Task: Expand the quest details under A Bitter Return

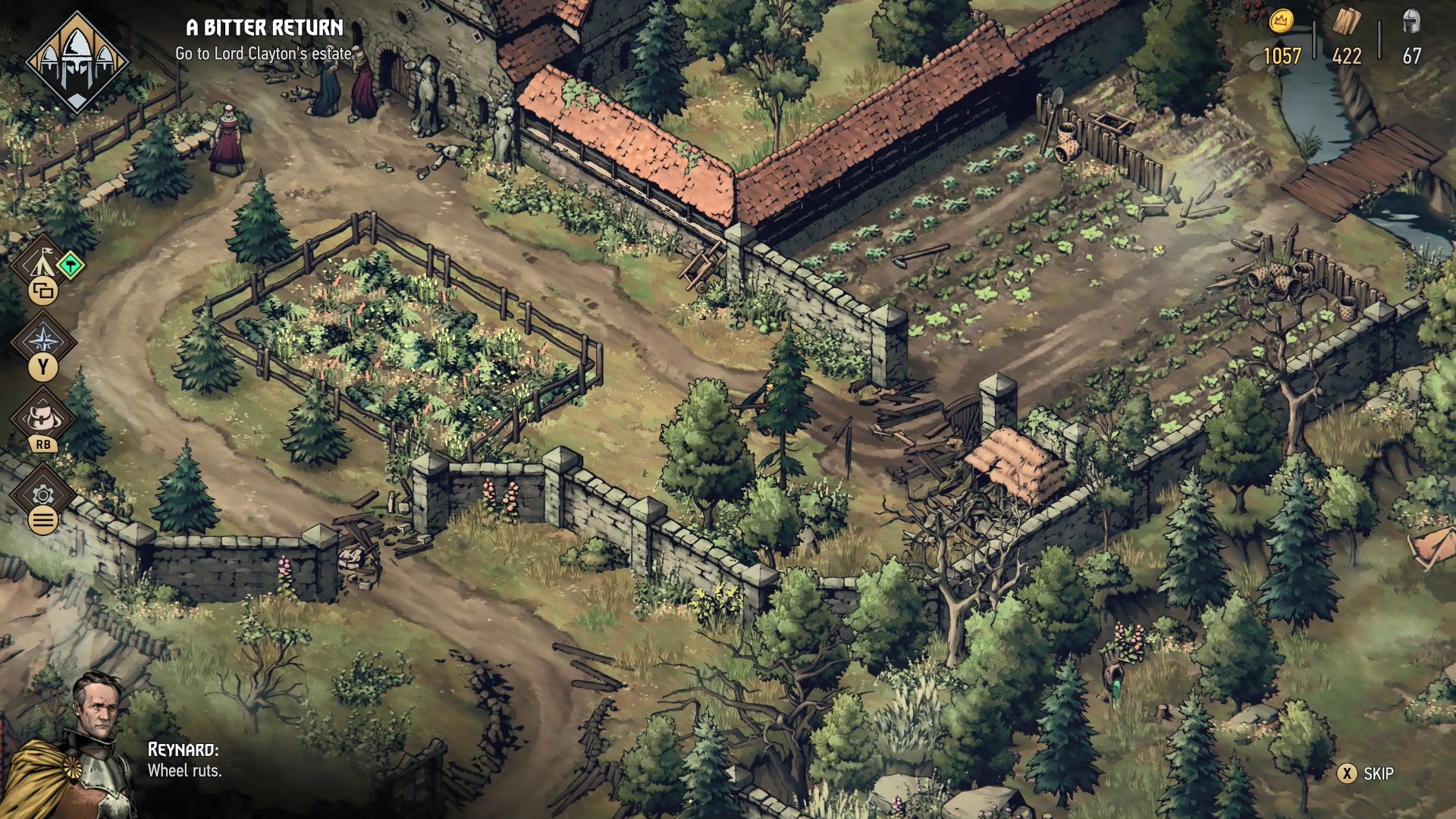Action: 264,54
